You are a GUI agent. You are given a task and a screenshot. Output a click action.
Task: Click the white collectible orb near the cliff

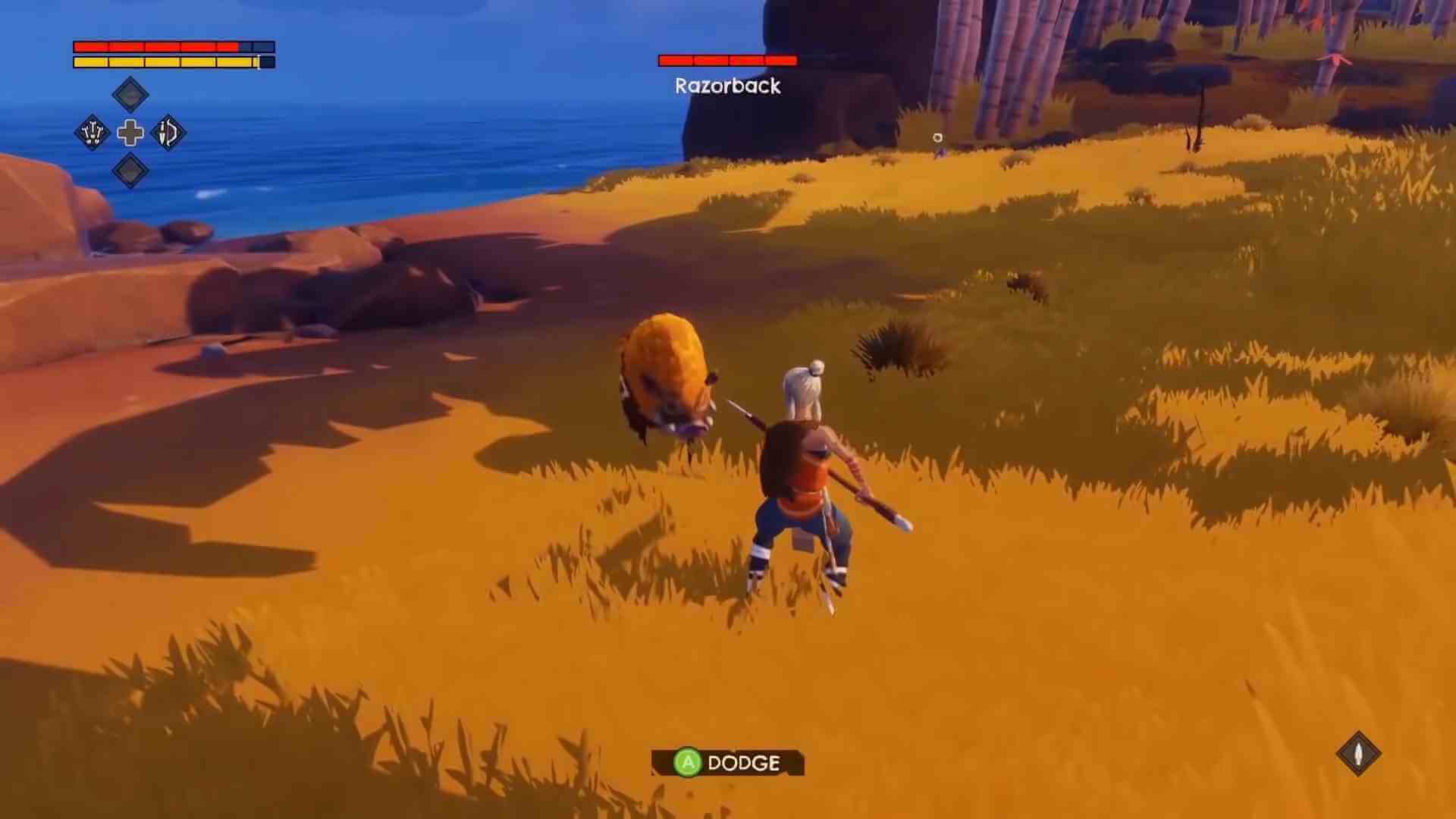pos(938,138)
